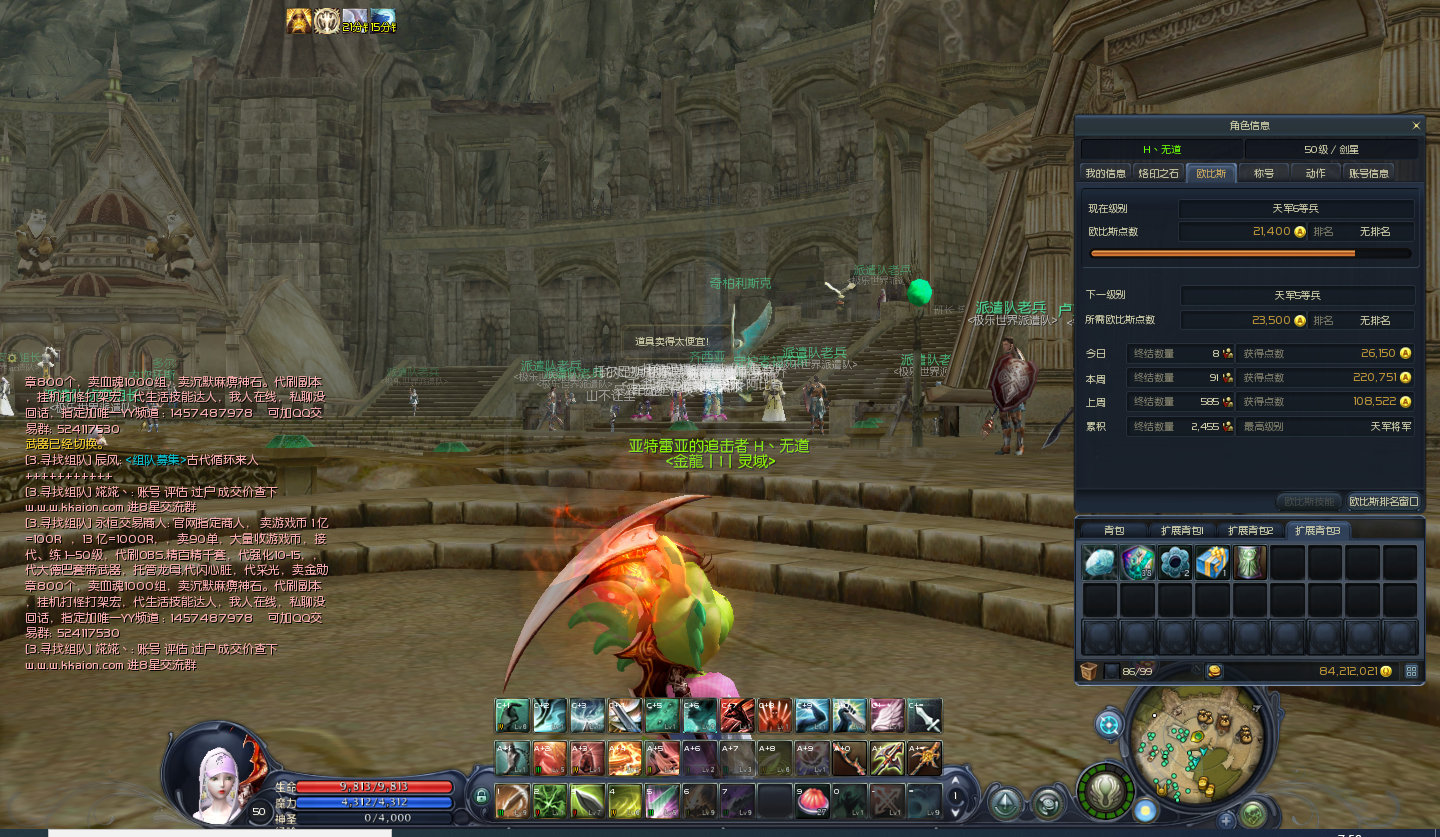Switch to the 动作 actions tab
1440x837 pixels.
coord(1315,173)
